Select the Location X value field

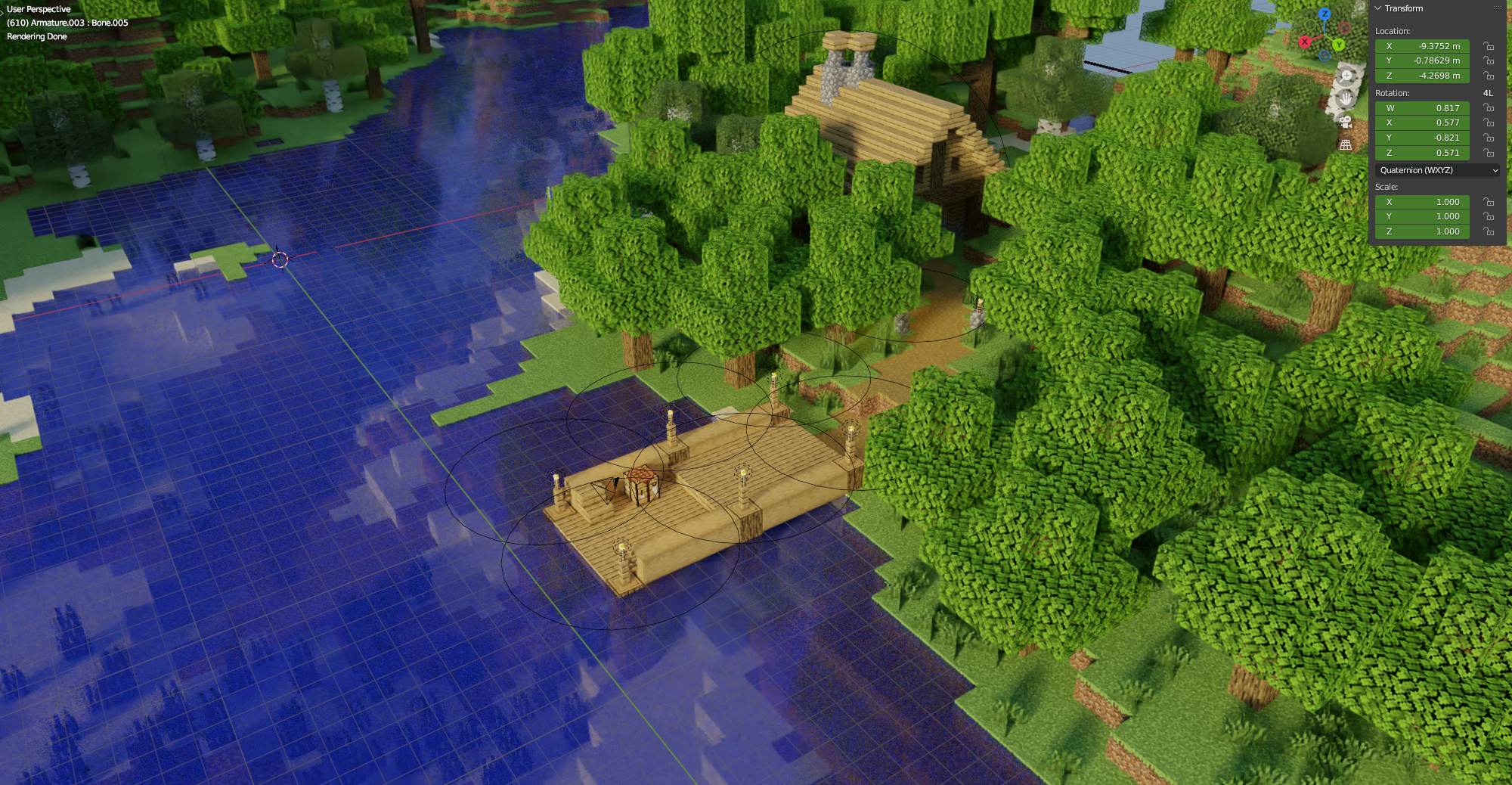coord(1422,46)
